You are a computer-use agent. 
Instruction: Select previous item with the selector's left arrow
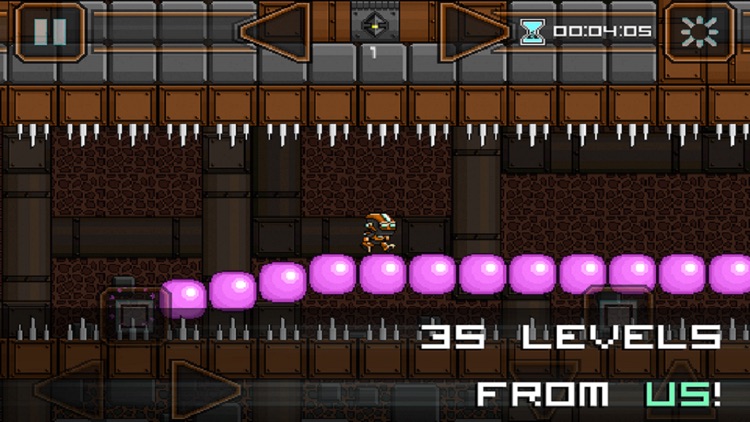coord(276,29)
